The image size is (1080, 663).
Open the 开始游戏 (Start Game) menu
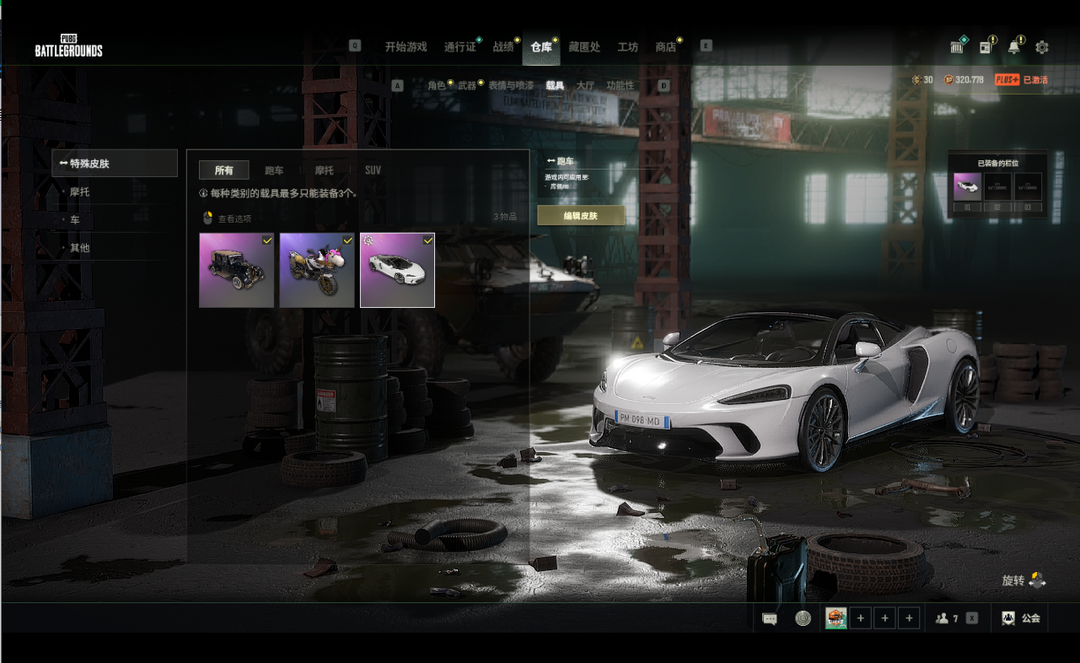[x=405, y=47]
